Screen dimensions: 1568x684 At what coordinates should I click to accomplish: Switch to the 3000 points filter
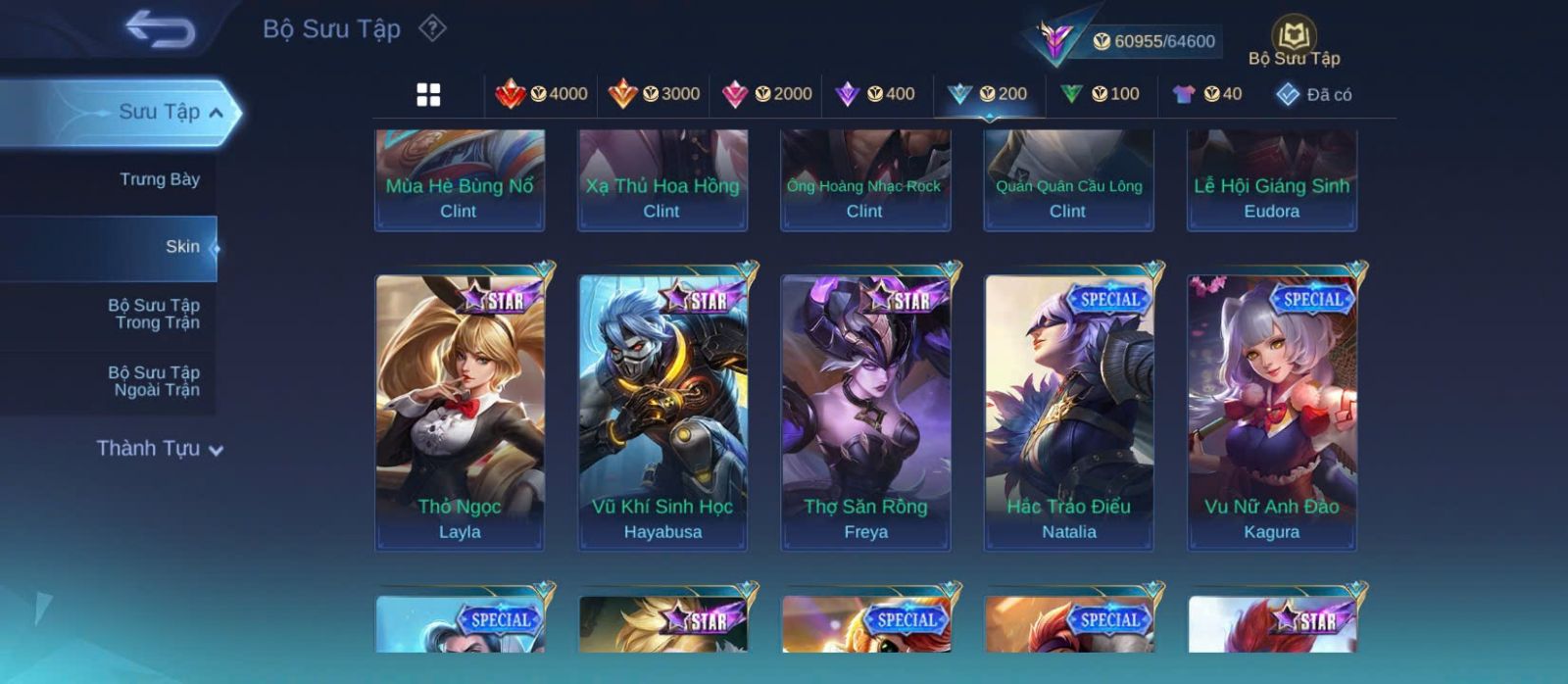pyautogui.click(x=655, y=94)
